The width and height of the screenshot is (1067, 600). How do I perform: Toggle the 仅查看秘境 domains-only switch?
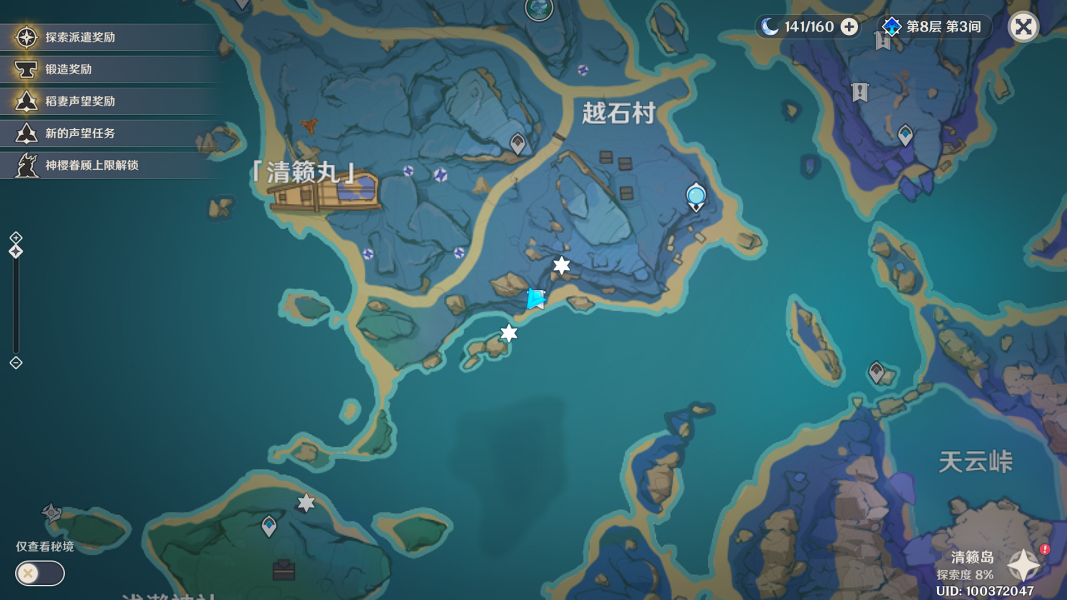[x=40, y=573]
